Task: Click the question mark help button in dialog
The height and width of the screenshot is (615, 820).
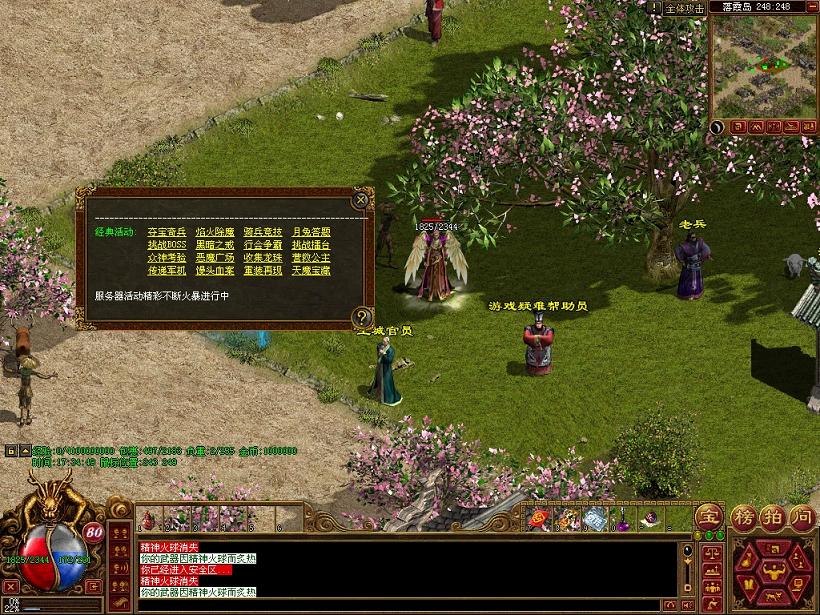Action: [361, 318]
